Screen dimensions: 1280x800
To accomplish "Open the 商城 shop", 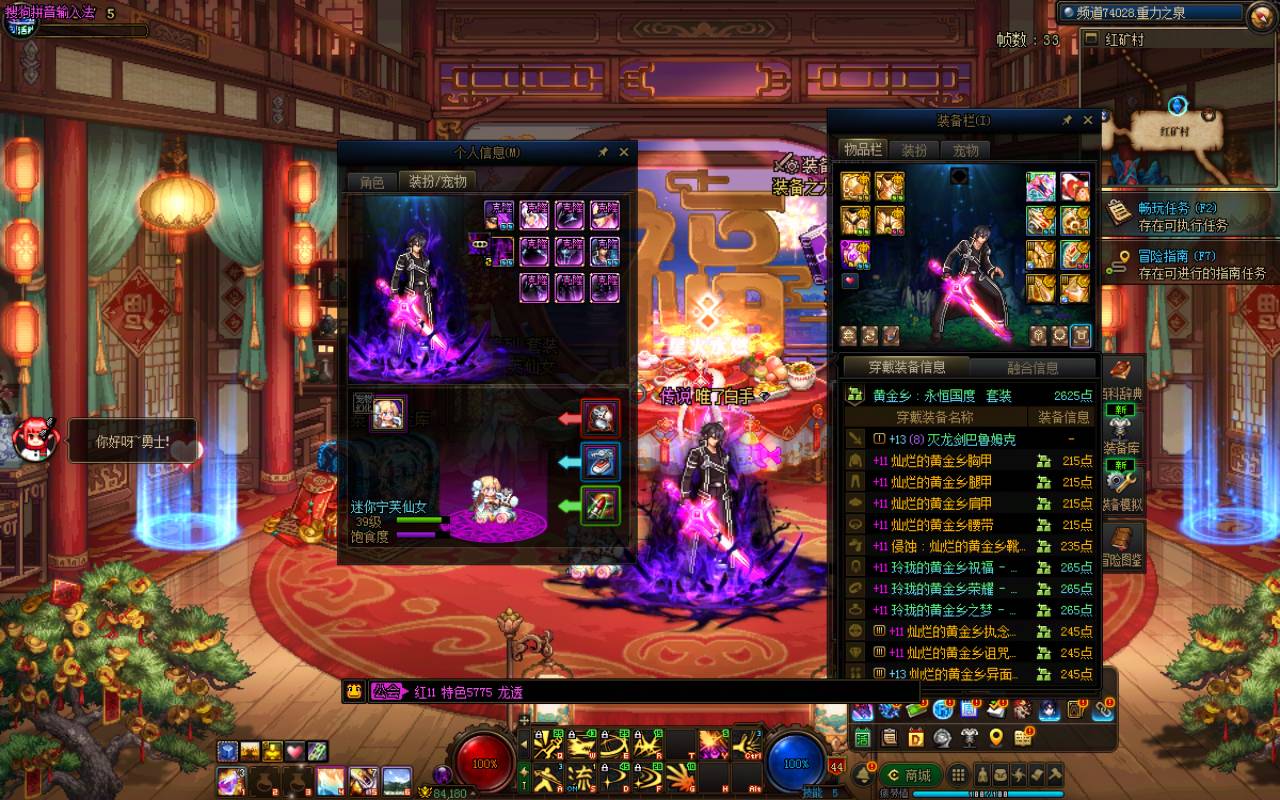I will tap(908, 776).
